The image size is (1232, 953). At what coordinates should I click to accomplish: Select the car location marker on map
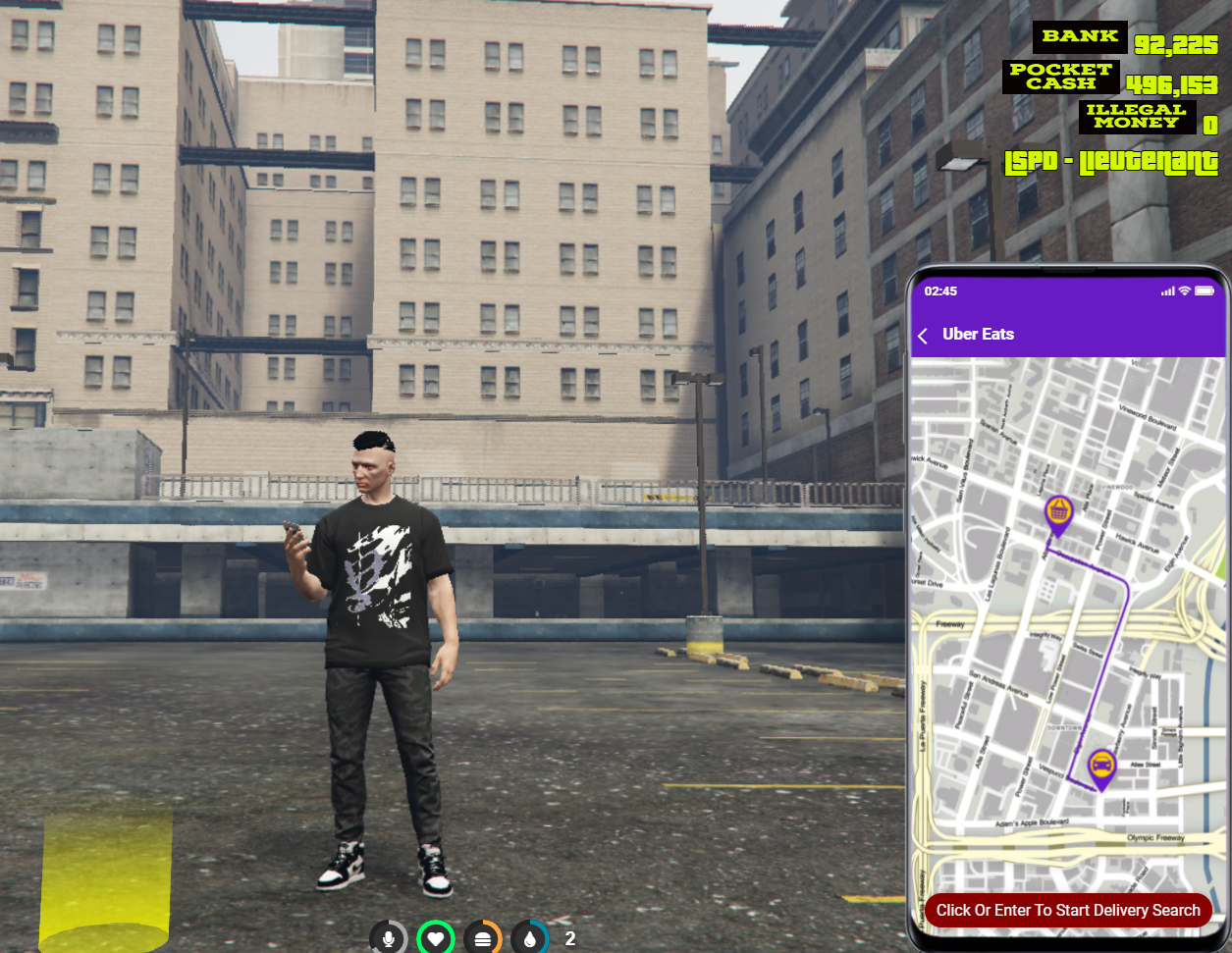coord(1101,766)
